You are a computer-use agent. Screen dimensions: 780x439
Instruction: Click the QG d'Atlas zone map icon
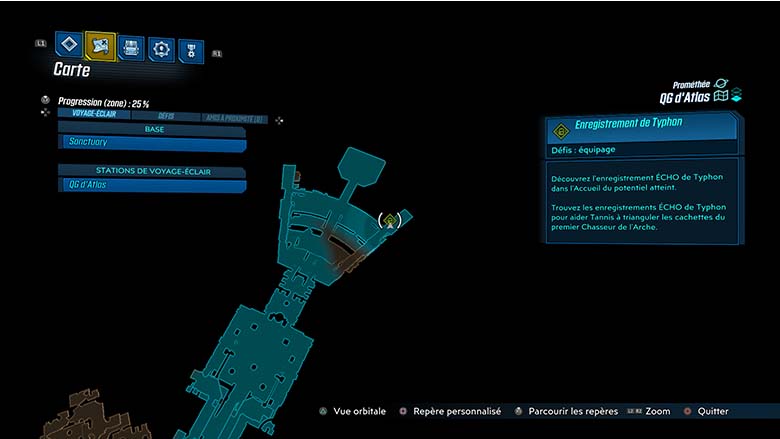pos(720,96)
